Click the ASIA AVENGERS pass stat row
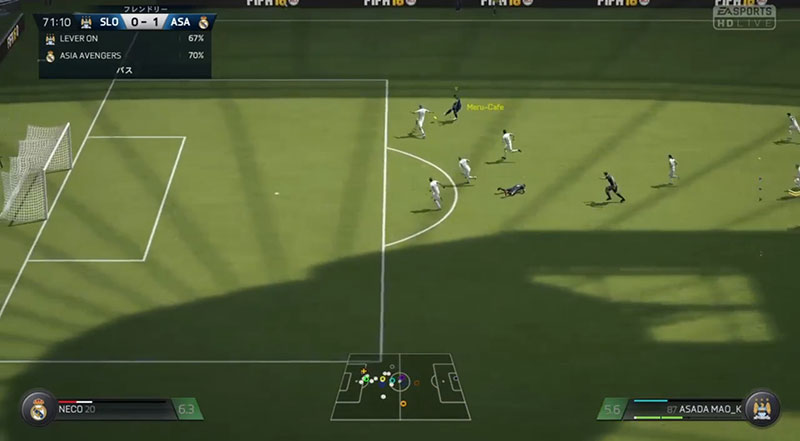The image size is (800, 441). pyautogui.click(x=124, y=54)
